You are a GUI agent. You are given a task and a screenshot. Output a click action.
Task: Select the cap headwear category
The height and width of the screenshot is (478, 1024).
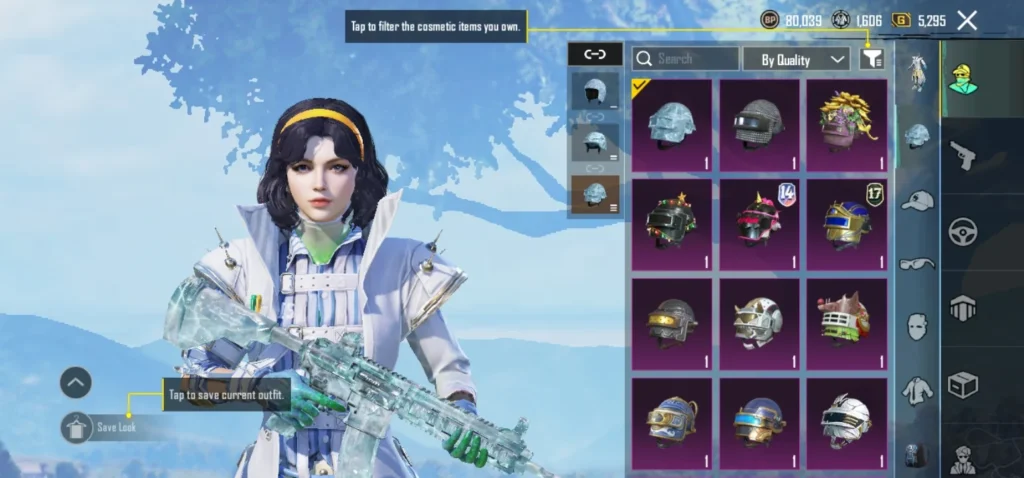coord(917,201)
